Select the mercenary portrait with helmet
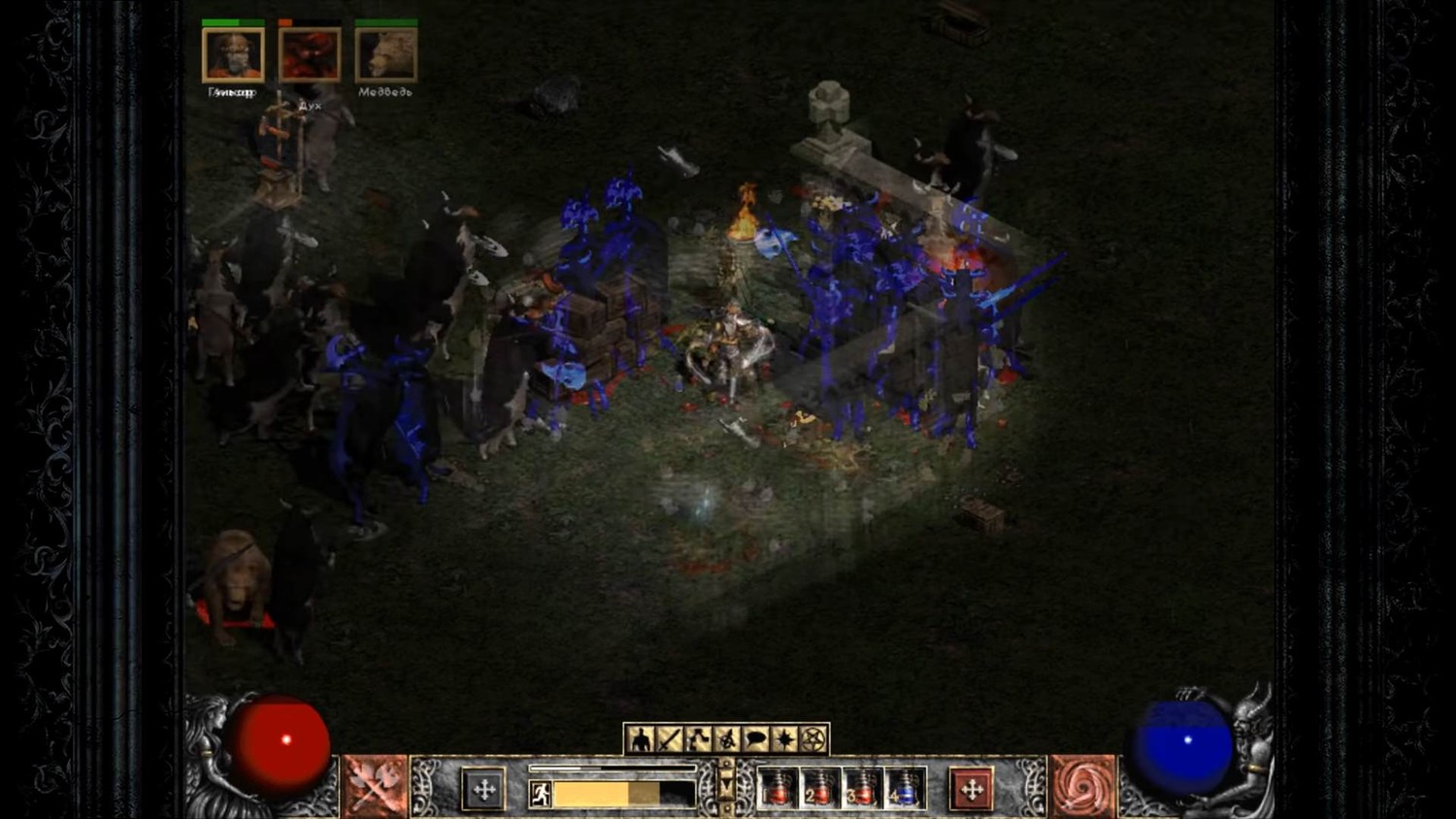This screenshot has height=819, width=1456. click(x=233, y=55)
